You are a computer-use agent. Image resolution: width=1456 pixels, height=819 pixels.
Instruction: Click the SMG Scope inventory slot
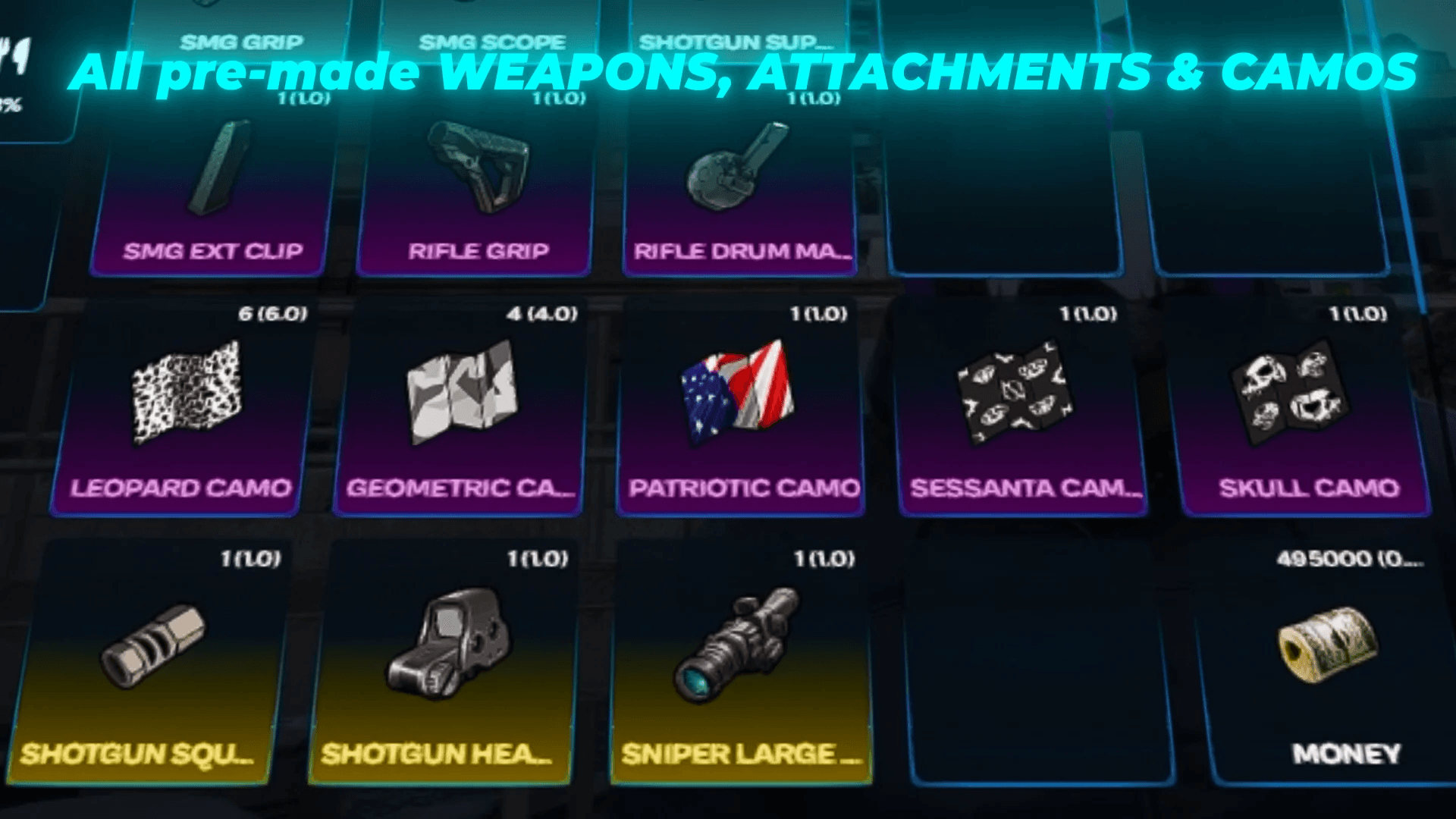pos(493,38)
